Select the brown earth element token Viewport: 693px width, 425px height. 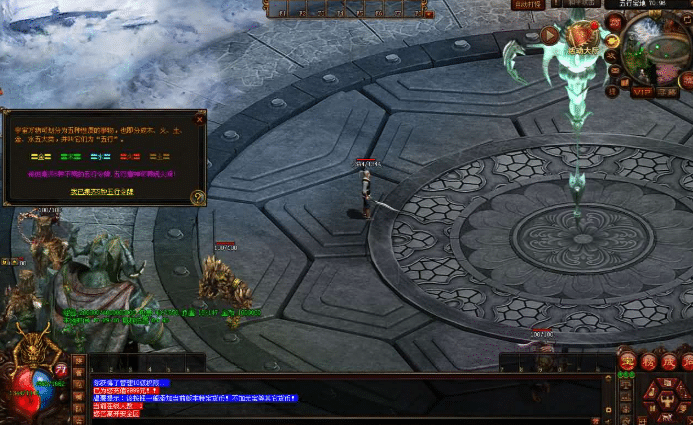(x=160, y=156)
